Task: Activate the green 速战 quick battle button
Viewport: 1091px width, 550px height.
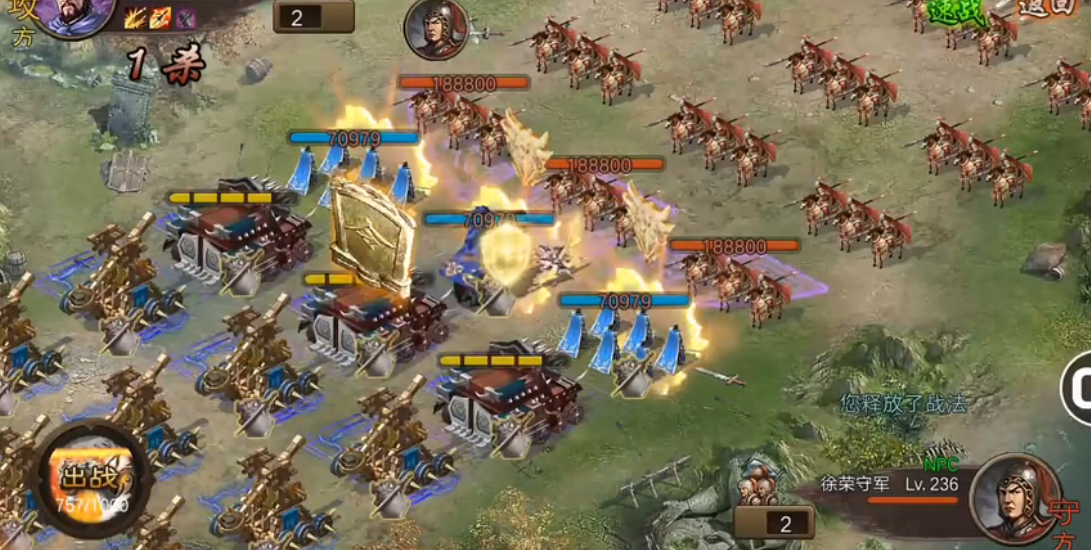Action: [958, 12]
